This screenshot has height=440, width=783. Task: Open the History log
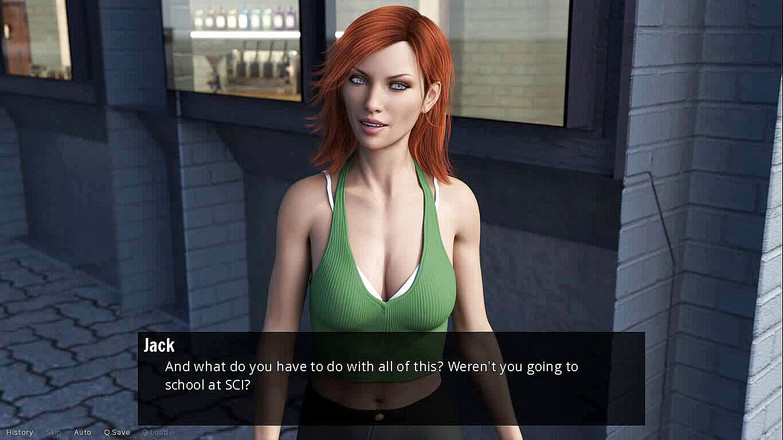(19, 432)
